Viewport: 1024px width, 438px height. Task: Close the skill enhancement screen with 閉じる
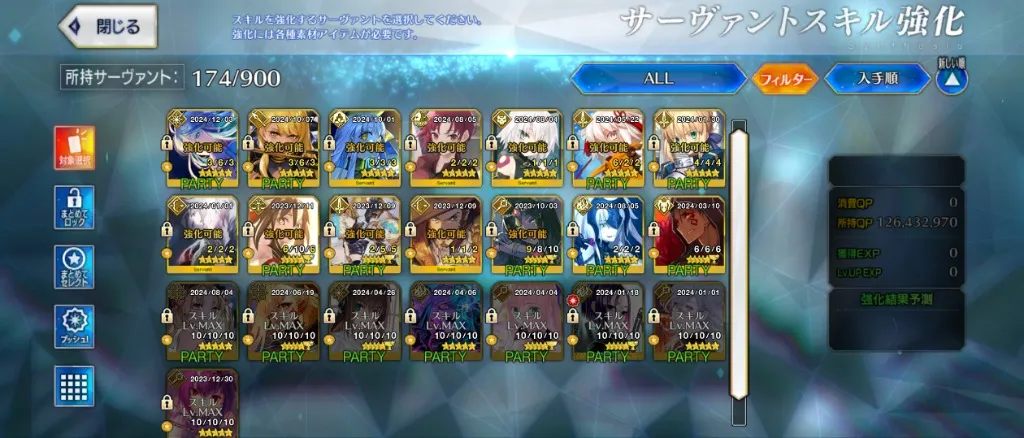coord(110,27)
